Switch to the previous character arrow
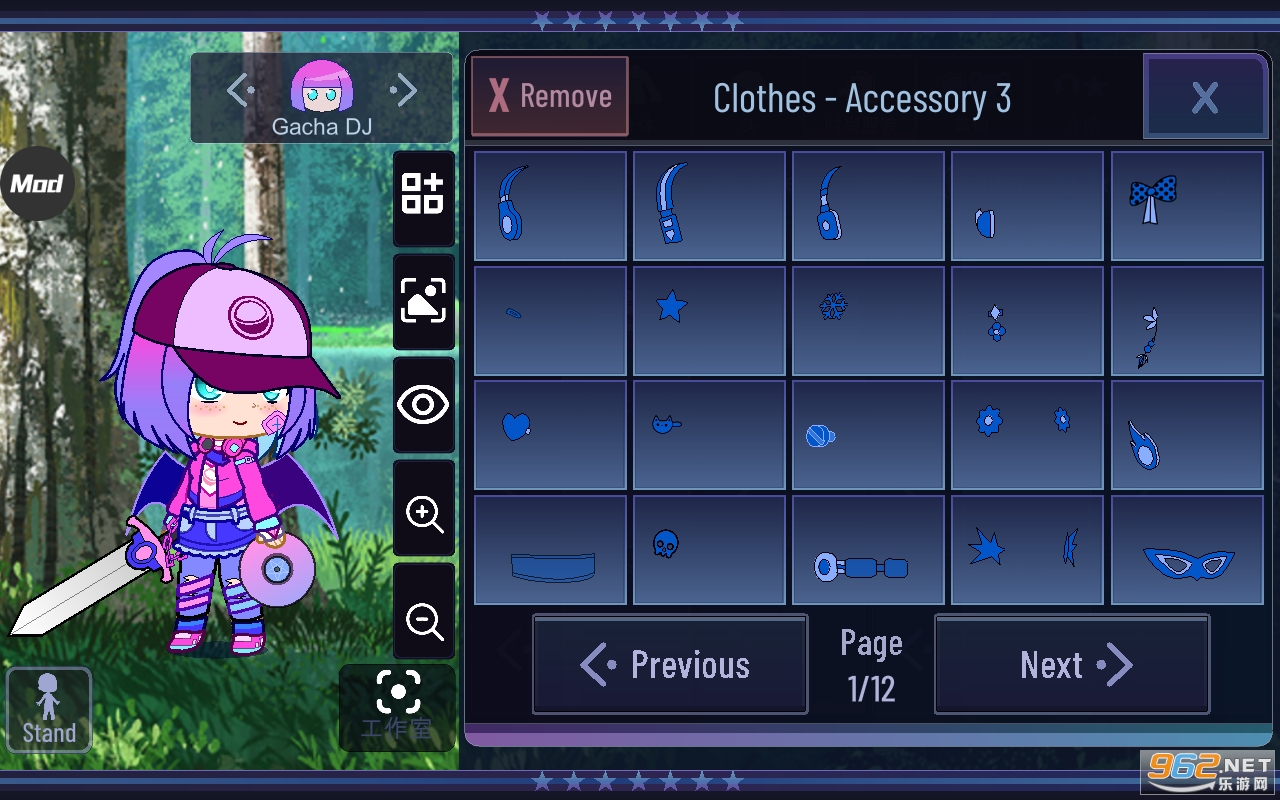The height and width of the screenshot is (800, 1280). pyautogui.click(x=240, y=91)
